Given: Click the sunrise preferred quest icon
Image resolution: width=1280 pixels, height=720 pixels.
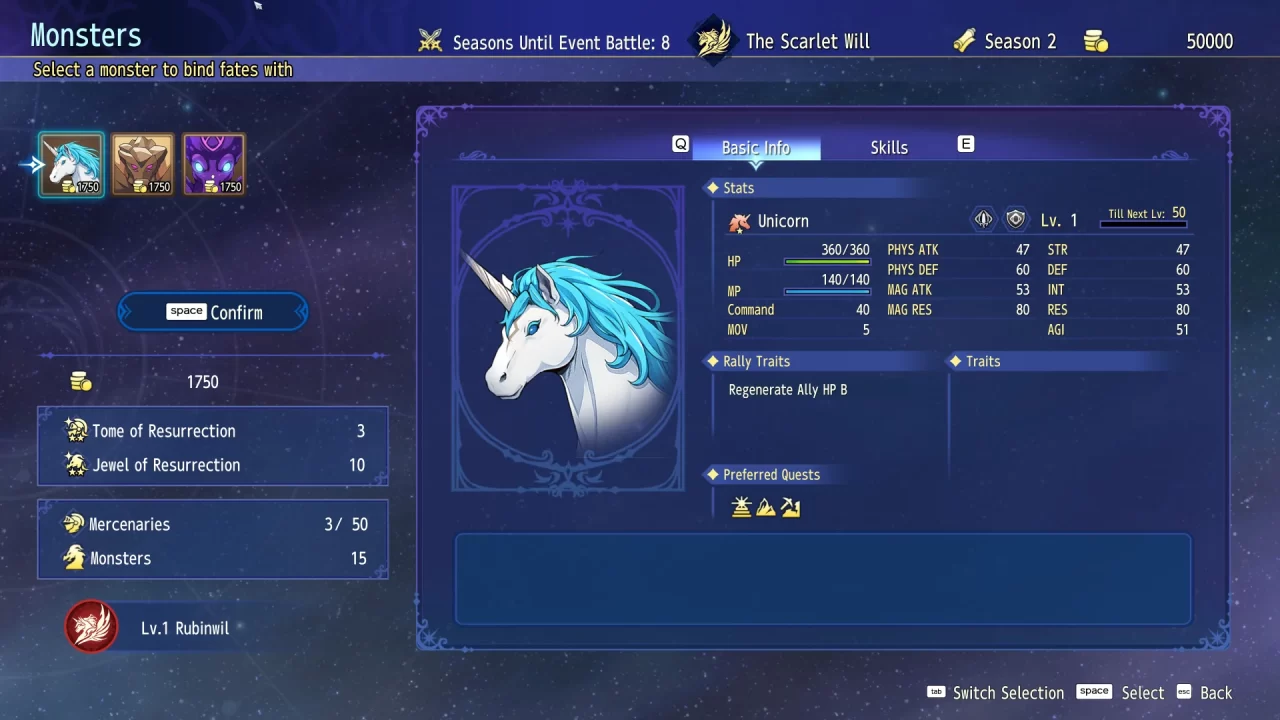Looking at the screenshot, I should [741, 507].
